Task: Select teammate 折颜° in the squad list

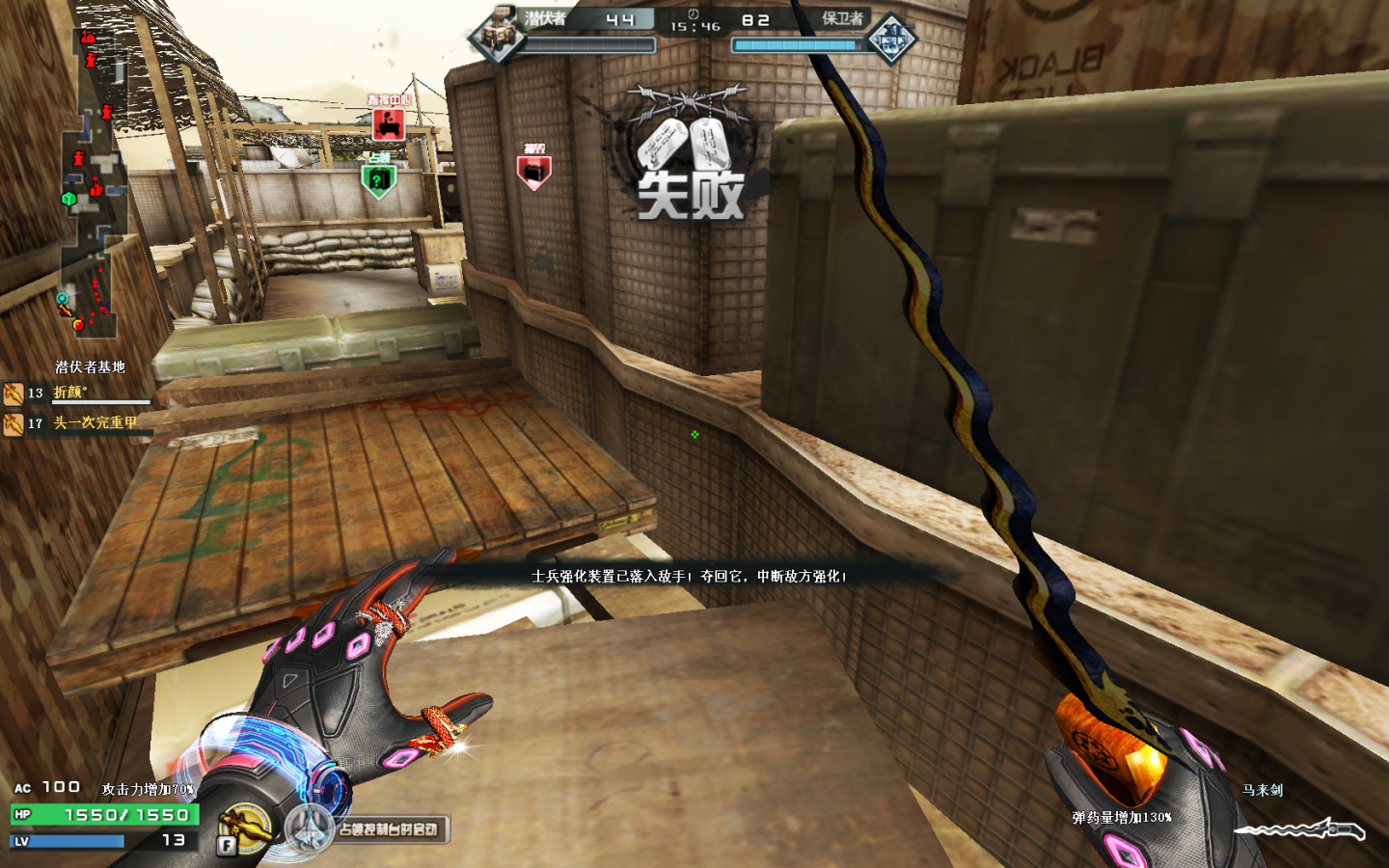Action: point(69,393)
